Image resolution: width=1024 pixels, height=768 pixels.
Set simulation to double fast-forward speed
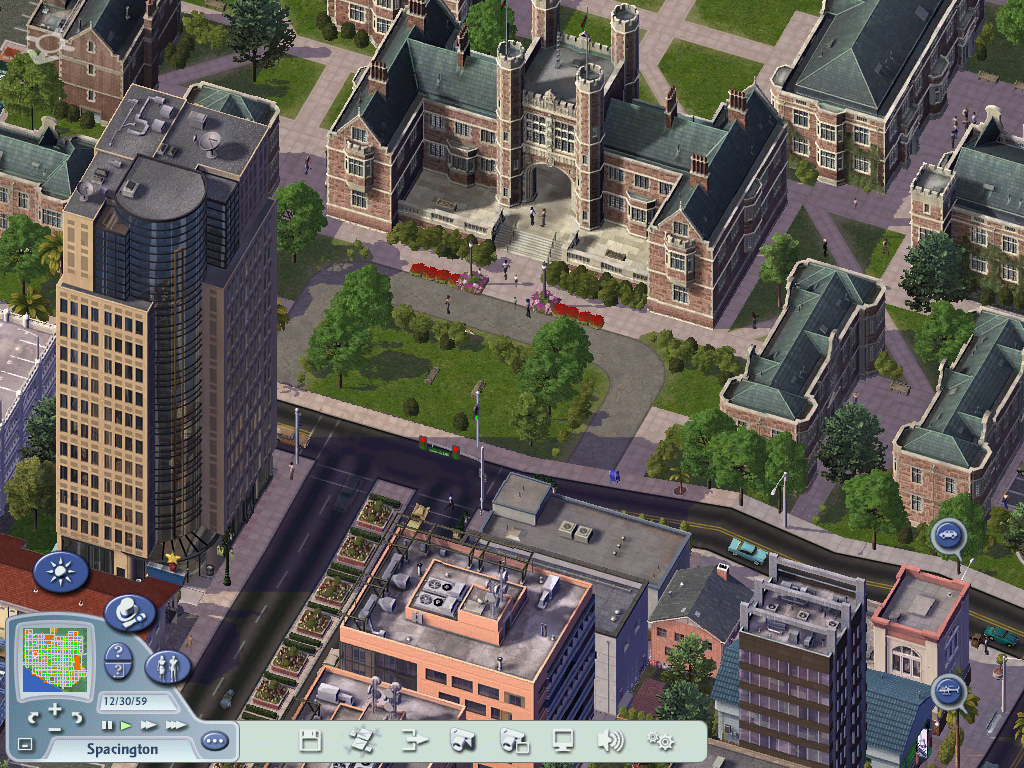[148, 725]
